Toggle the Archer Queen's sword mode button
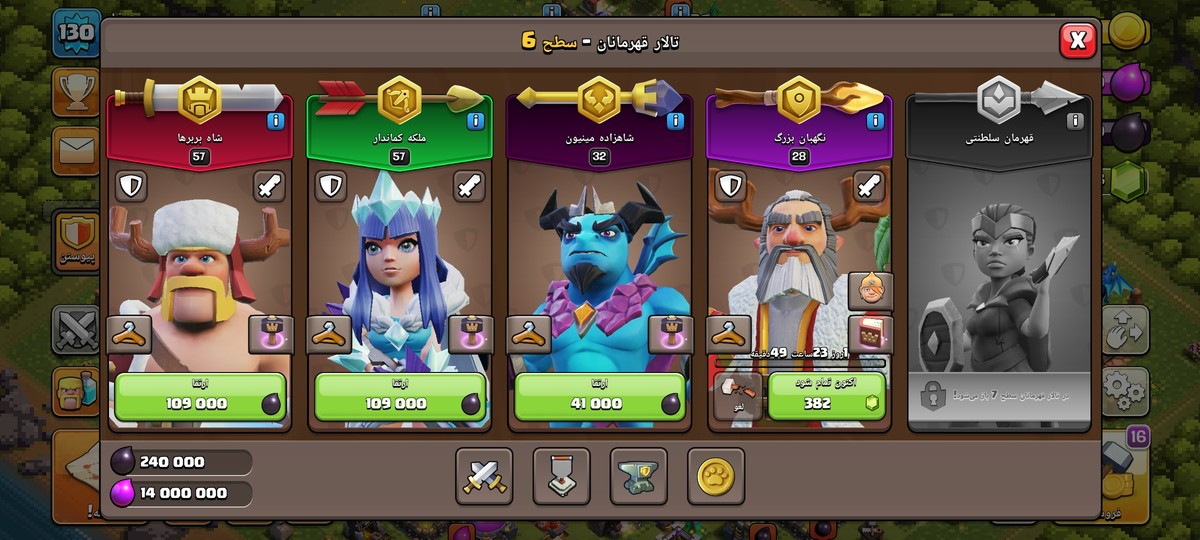 click(x=470, y=186)
